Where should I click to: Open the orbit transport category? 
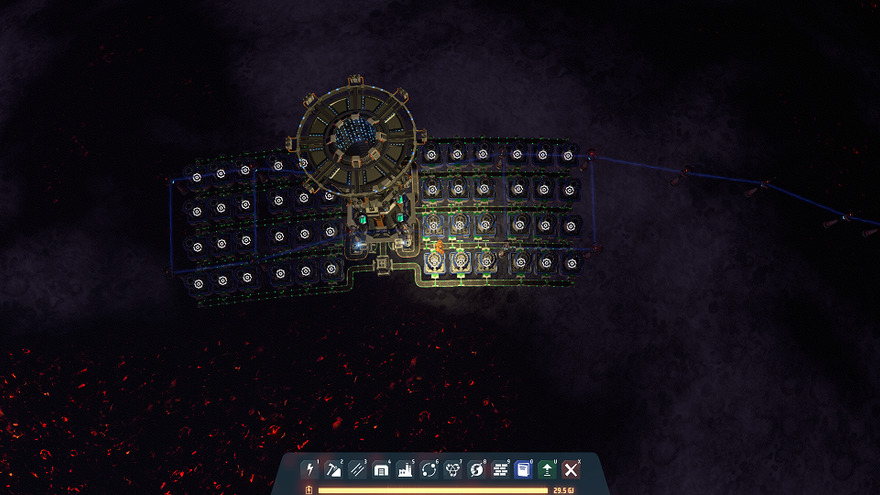428,469
